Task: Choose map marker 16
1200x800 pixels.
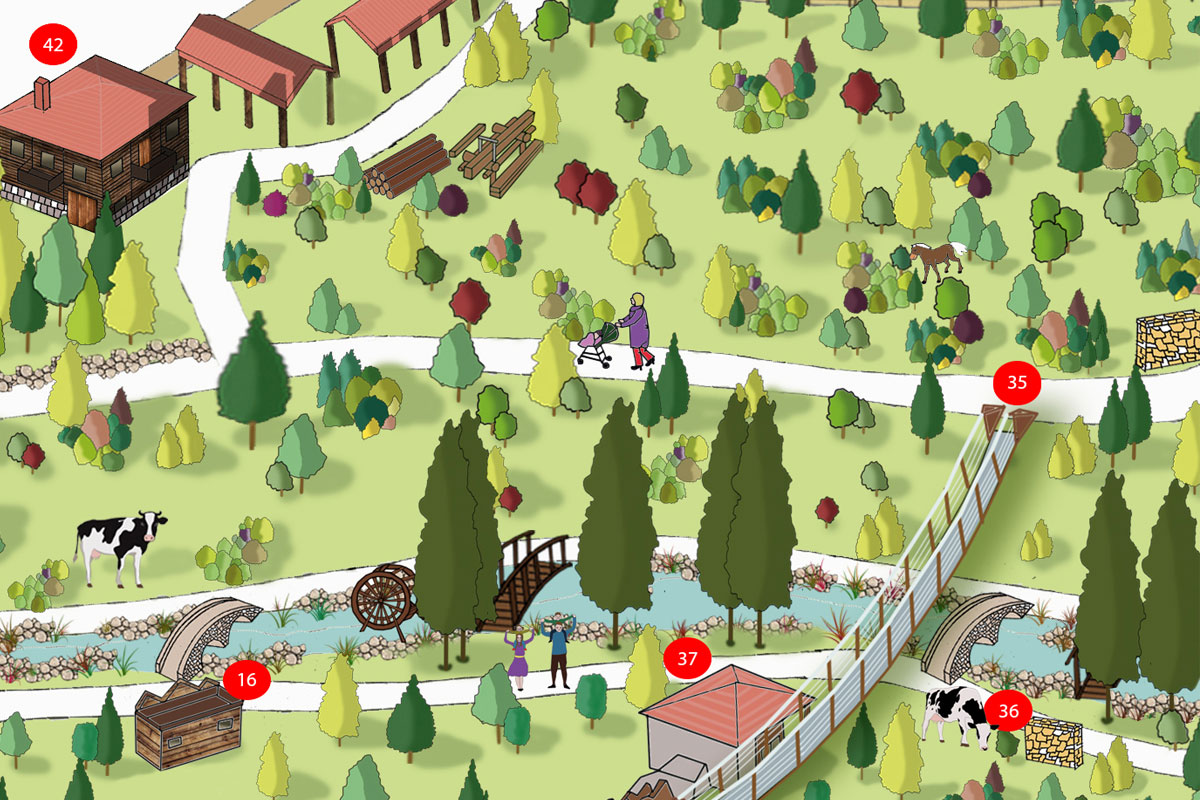Action: pyautogui.click(x=247, y=681)
